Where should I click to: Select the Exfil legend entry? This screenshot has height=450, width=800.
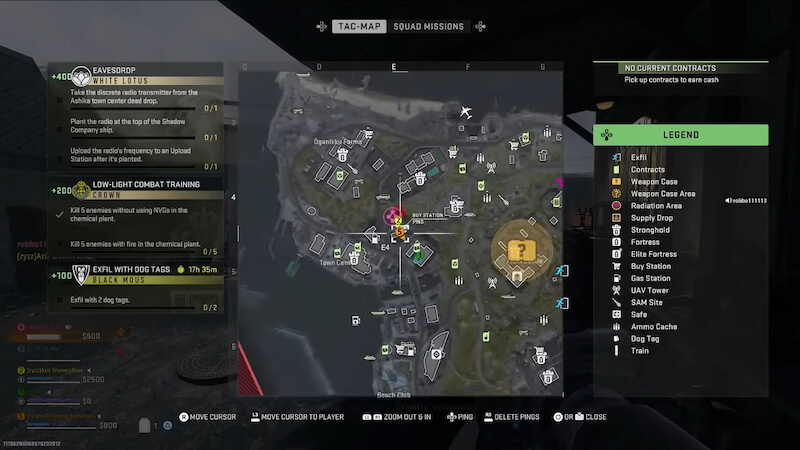coord(638,158)
